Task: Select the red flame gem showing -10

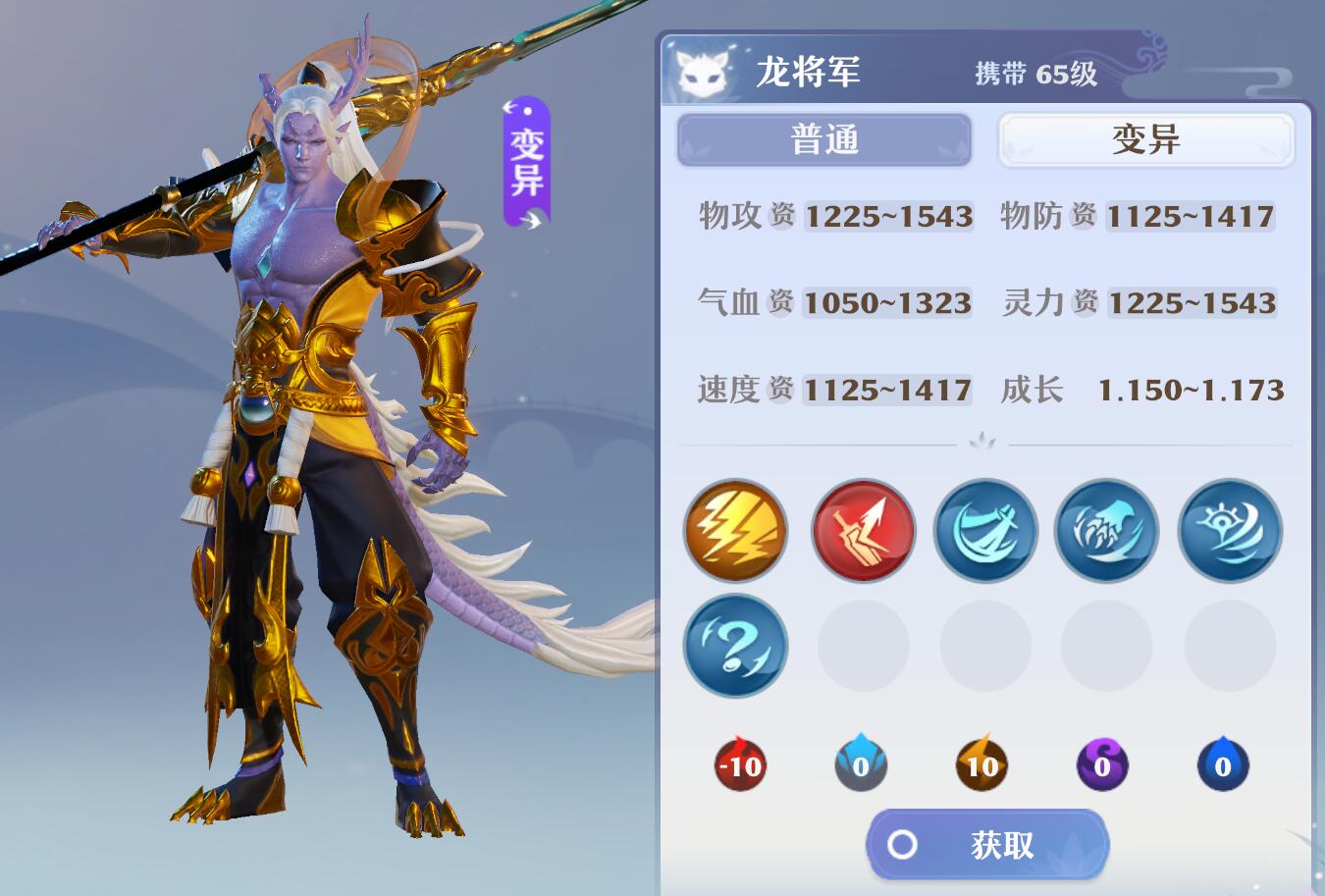Action: [x=737, y=767]
